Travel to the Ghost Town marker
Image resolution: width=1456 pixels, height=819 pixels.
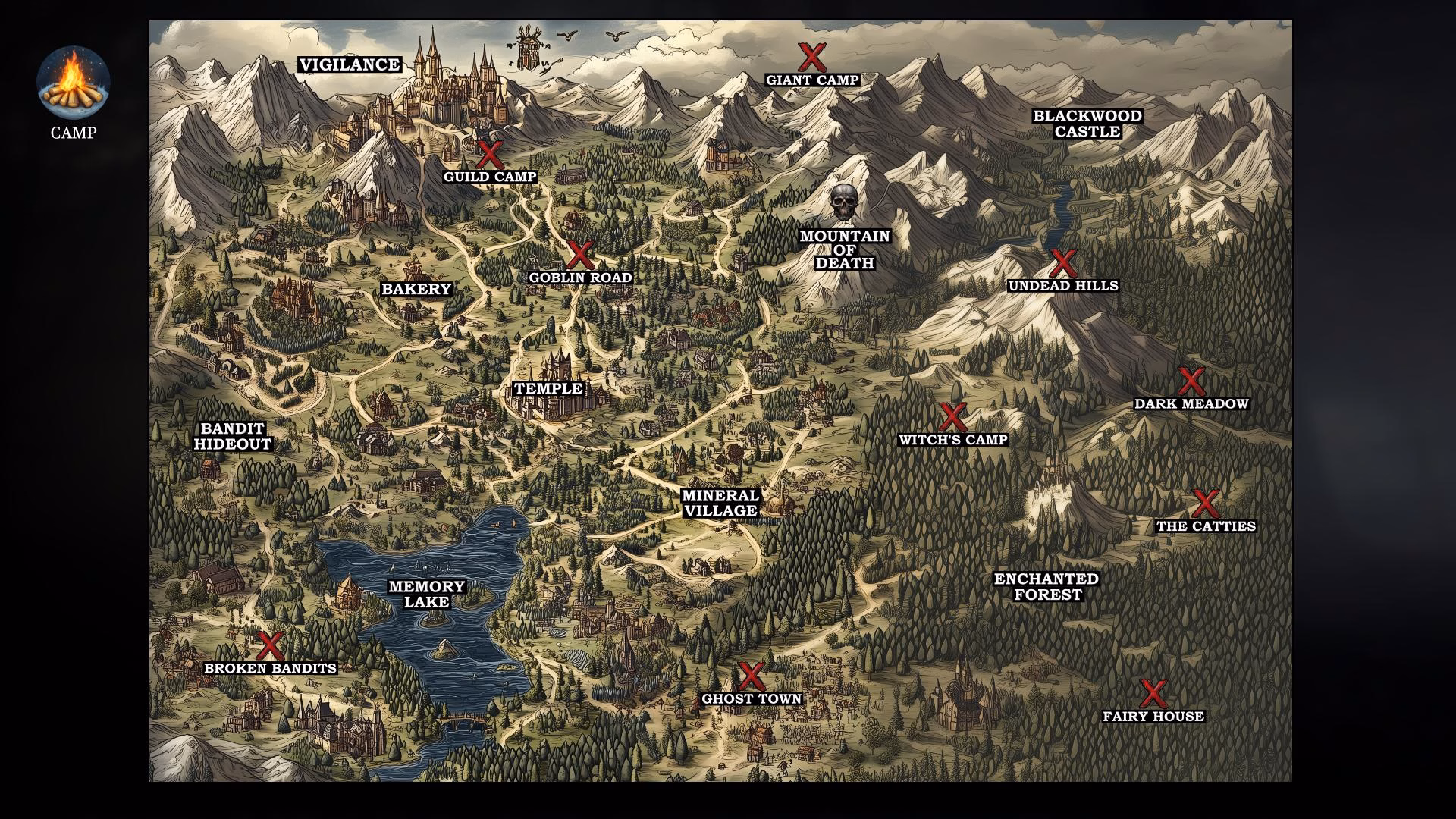click(751, 676)
